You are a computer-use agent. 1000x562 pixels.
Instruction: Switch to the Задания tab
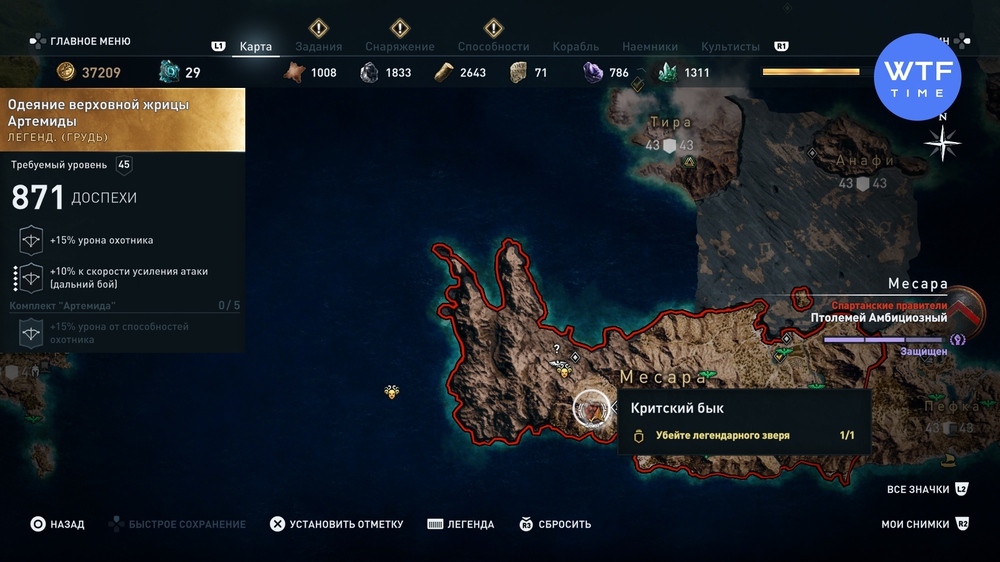click(x=318, y=47)
